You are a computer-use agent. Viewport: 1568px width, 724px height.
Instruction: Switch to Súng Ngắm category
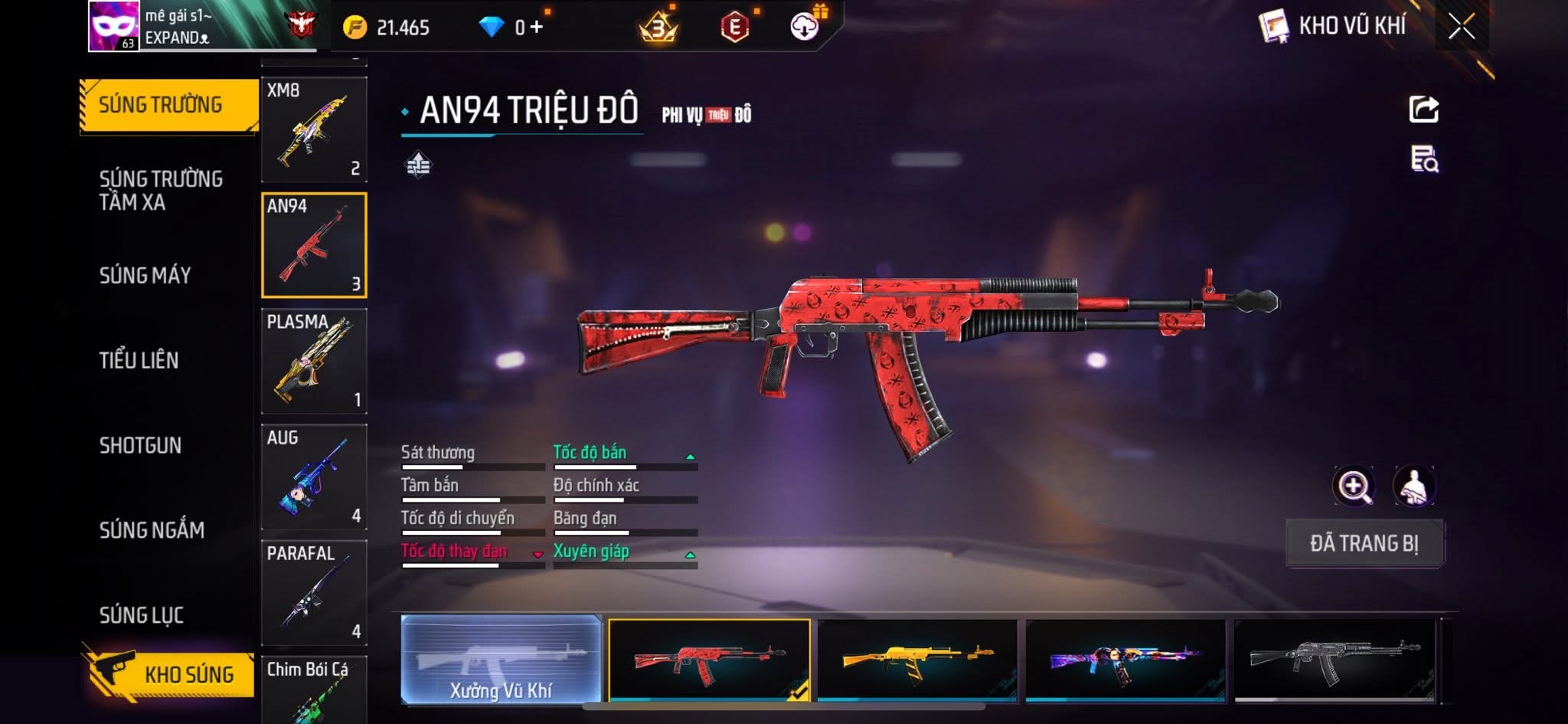152,529
